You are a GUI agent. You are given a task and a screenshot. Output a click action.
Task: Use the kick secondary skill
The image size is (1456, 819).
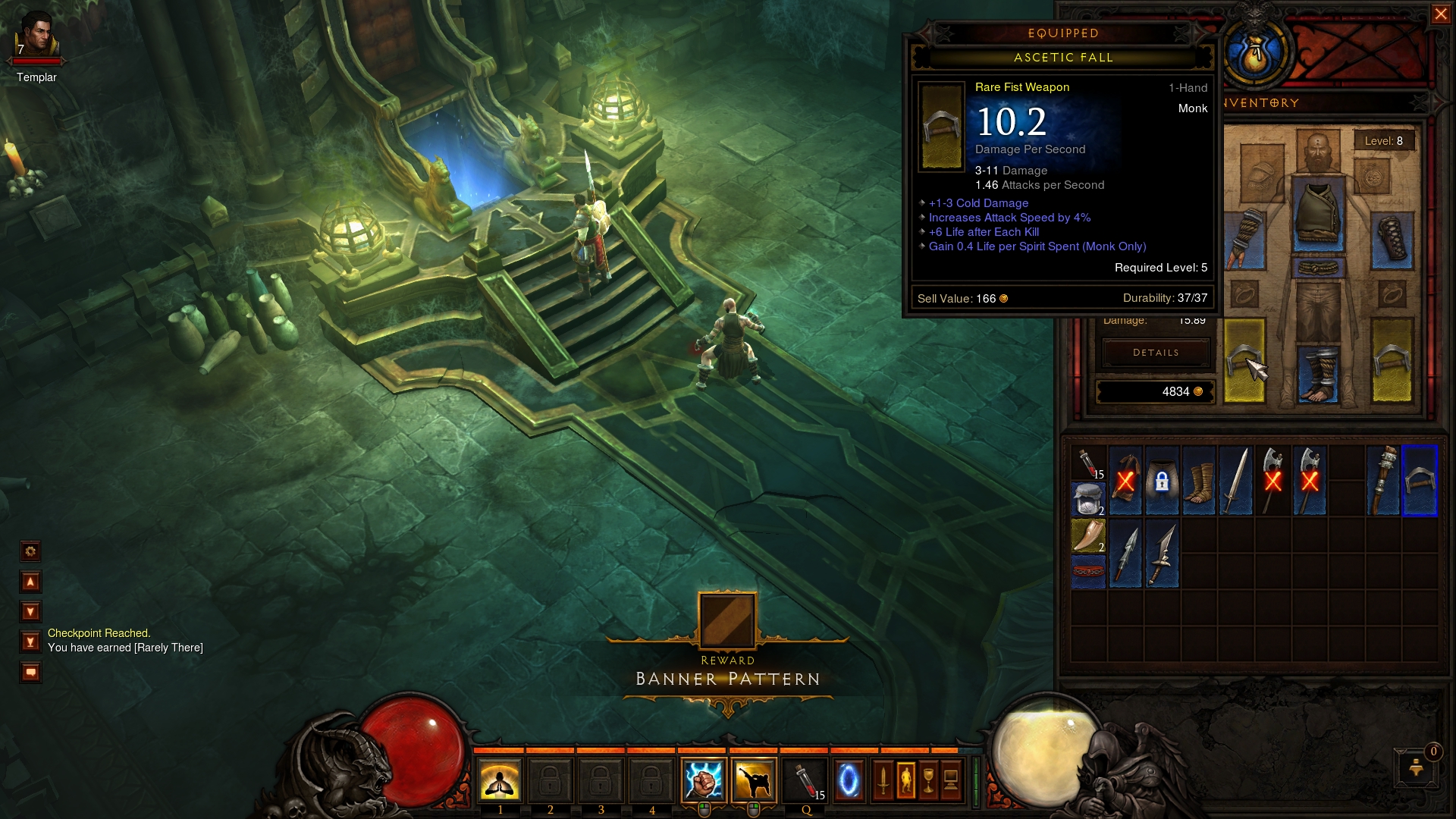pos(753,780)
